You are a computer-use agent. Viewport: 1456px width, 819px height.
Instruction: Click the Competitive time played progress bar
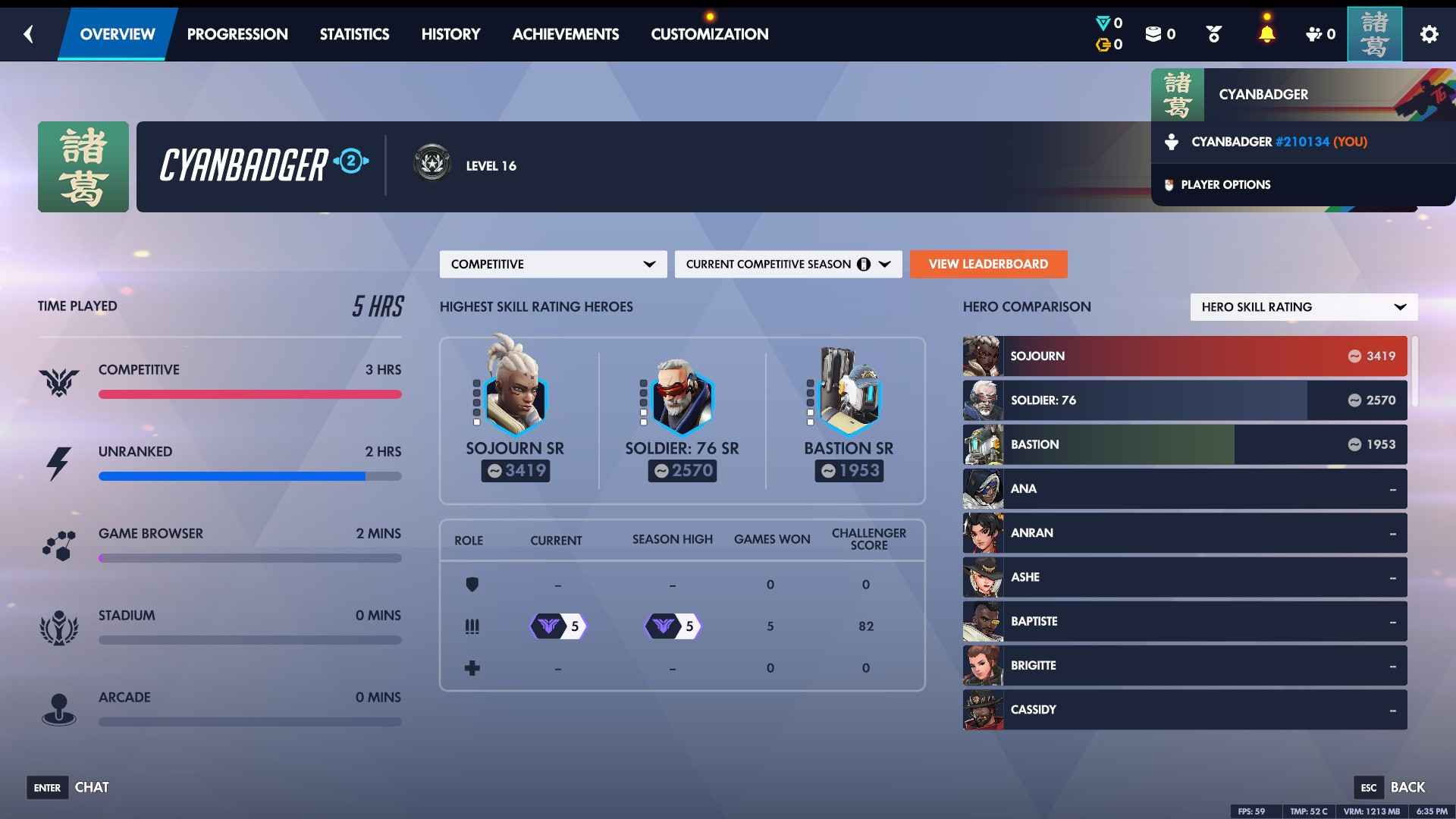click(x=250, y=394)
